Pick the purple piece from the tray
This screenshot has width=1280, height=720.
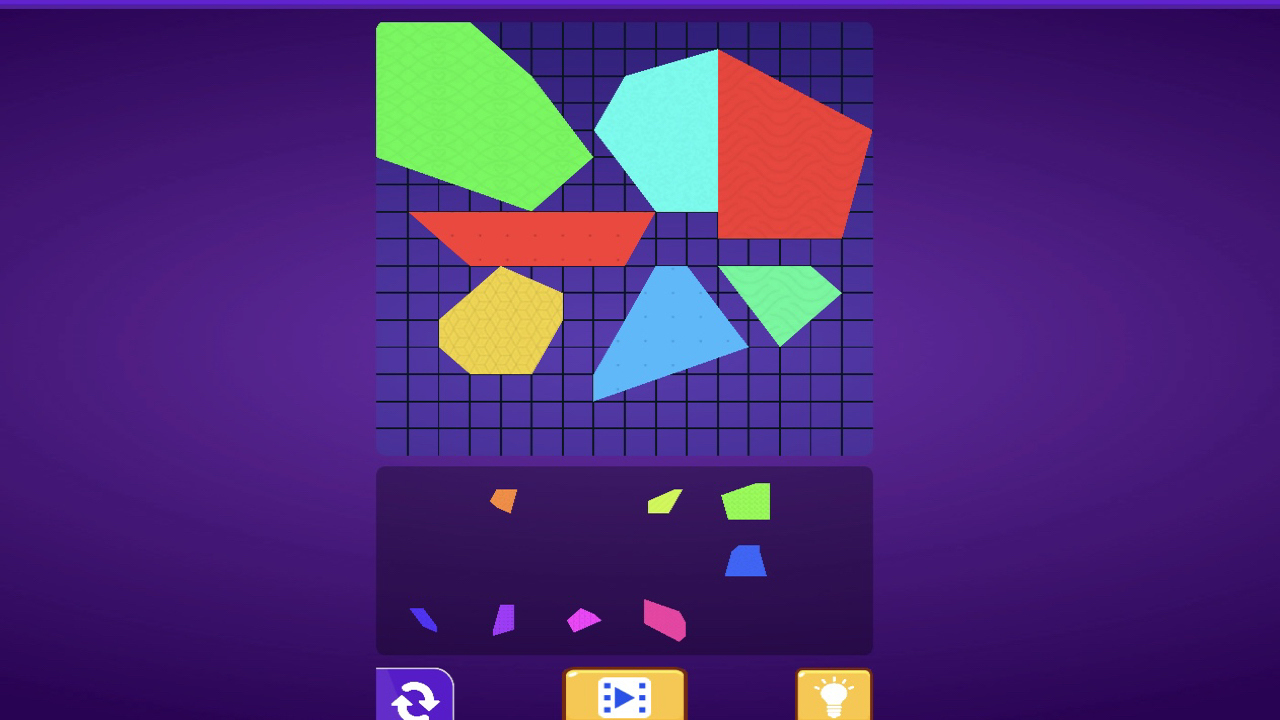pos(503,621)
